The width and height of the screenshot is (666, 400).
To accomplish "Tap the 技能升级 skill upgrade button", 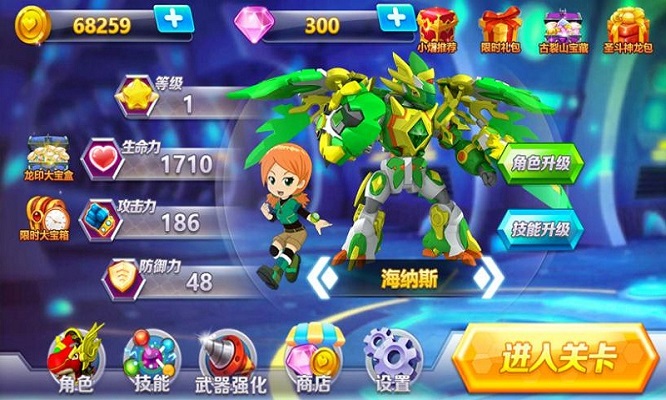I will click(540, 228).
